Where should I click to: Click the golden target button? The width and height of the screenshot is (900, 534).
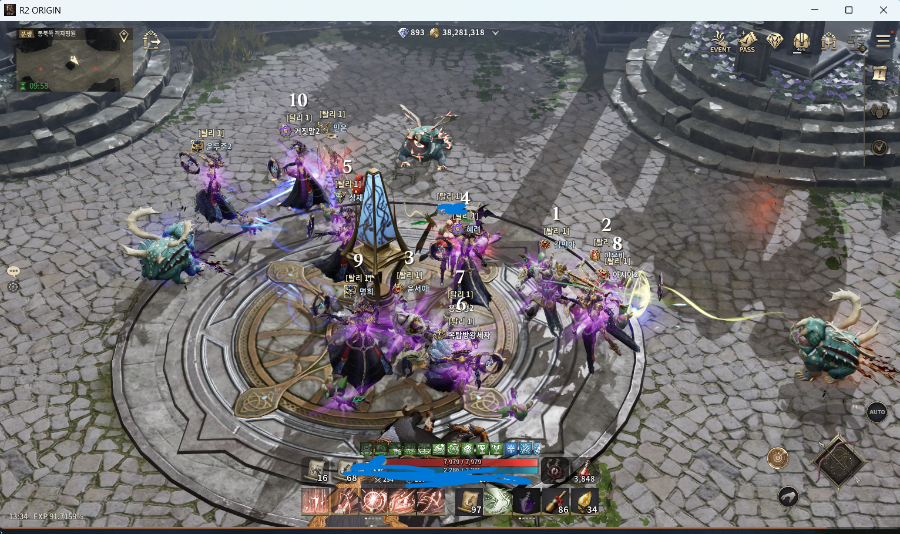(x=779, y=458)
